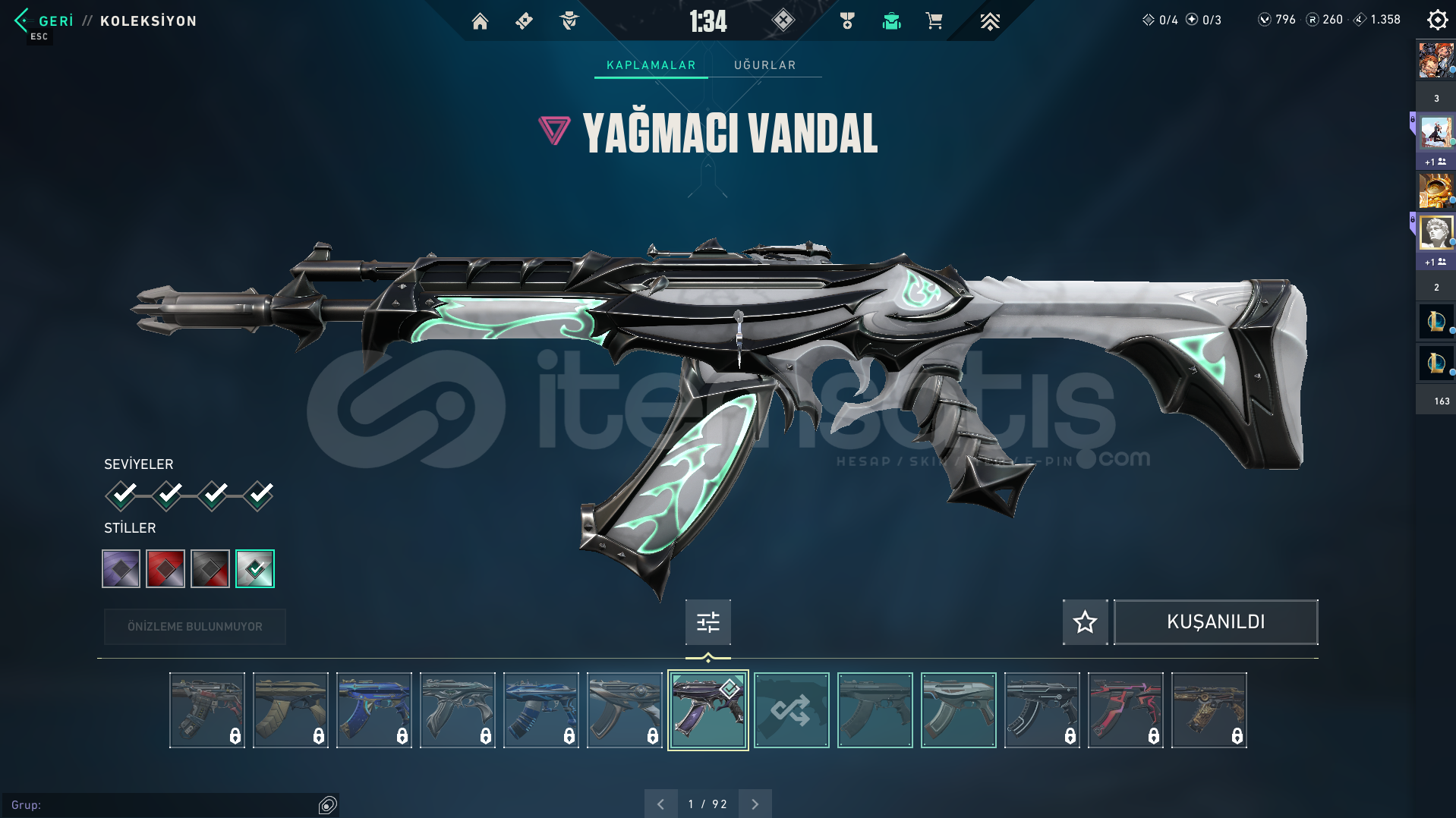Open the Esports section icon

tap(991, 21)
